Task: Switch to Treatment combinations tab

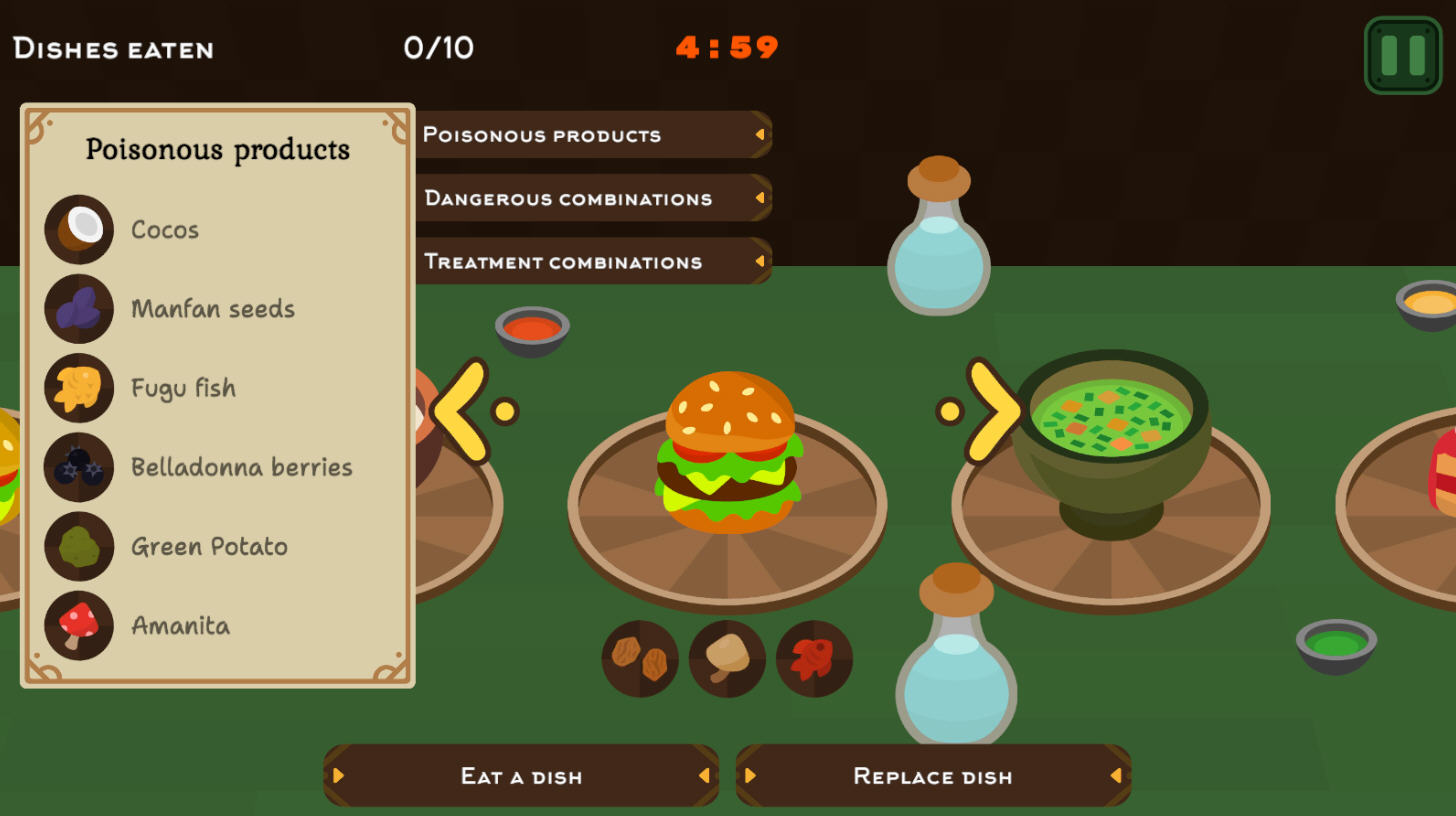Action: tap(592, 262)
